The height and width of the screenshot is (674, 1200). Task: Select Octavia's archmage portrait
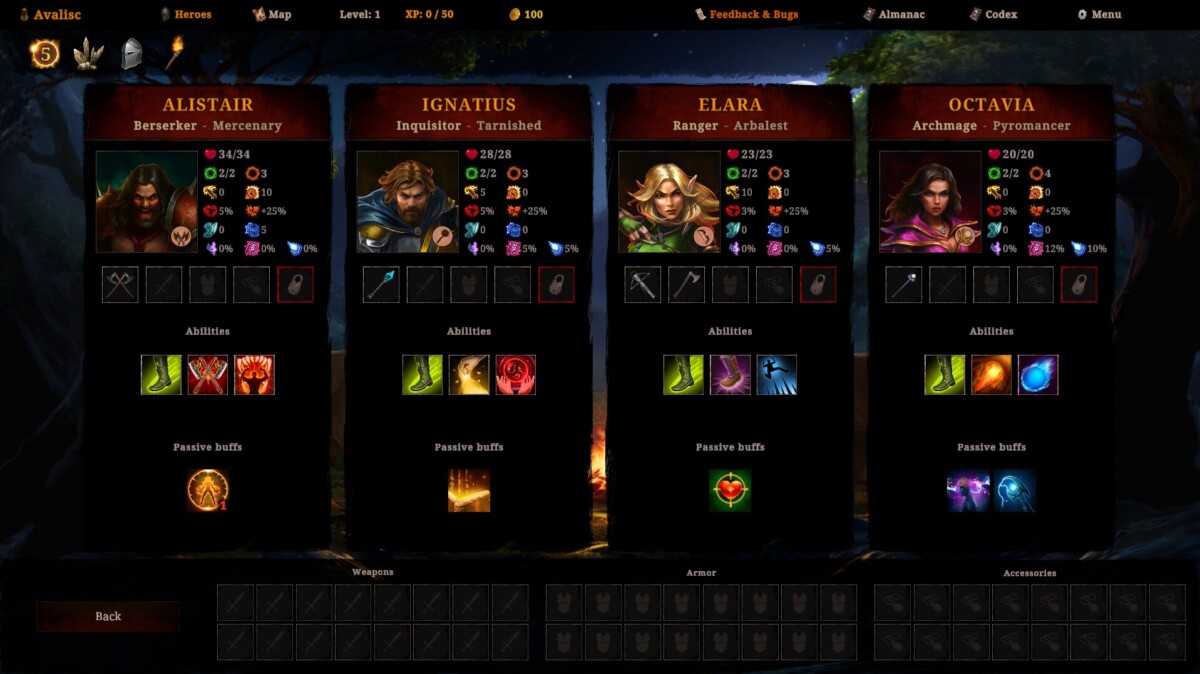click(930, 202)
